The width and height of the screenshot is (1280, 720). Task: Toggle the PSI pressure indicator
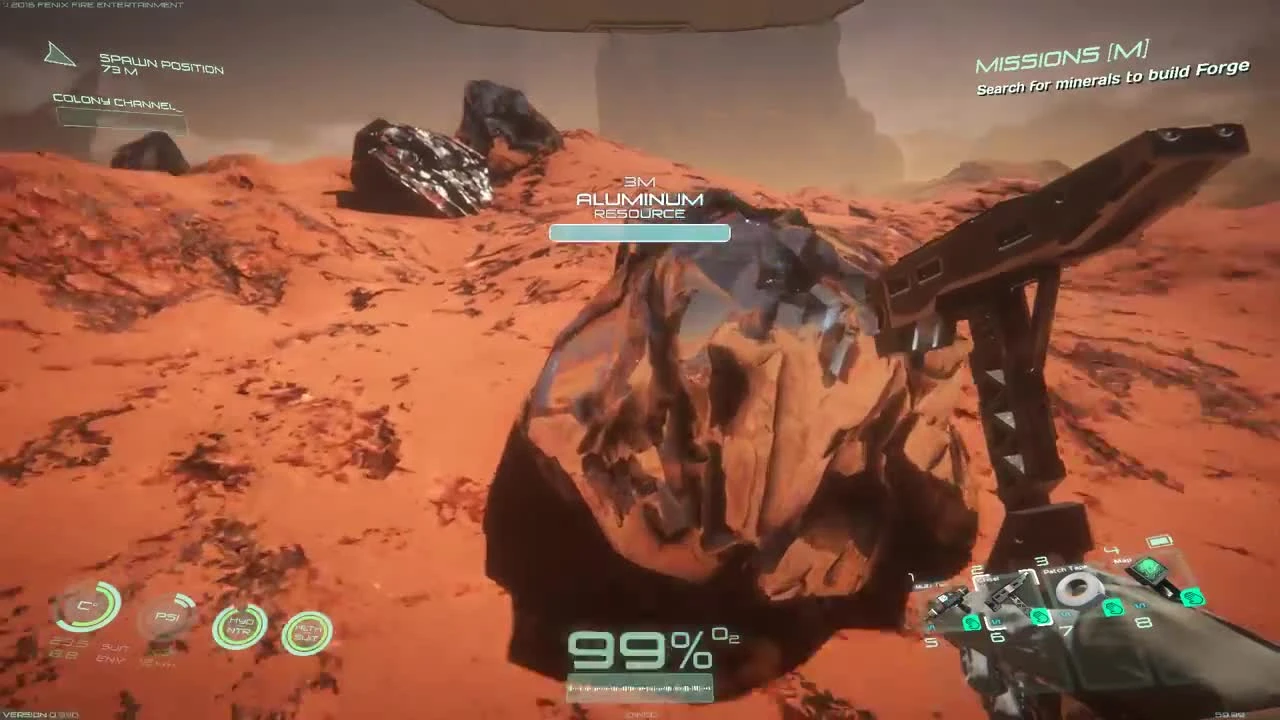(x=168, y=617)
